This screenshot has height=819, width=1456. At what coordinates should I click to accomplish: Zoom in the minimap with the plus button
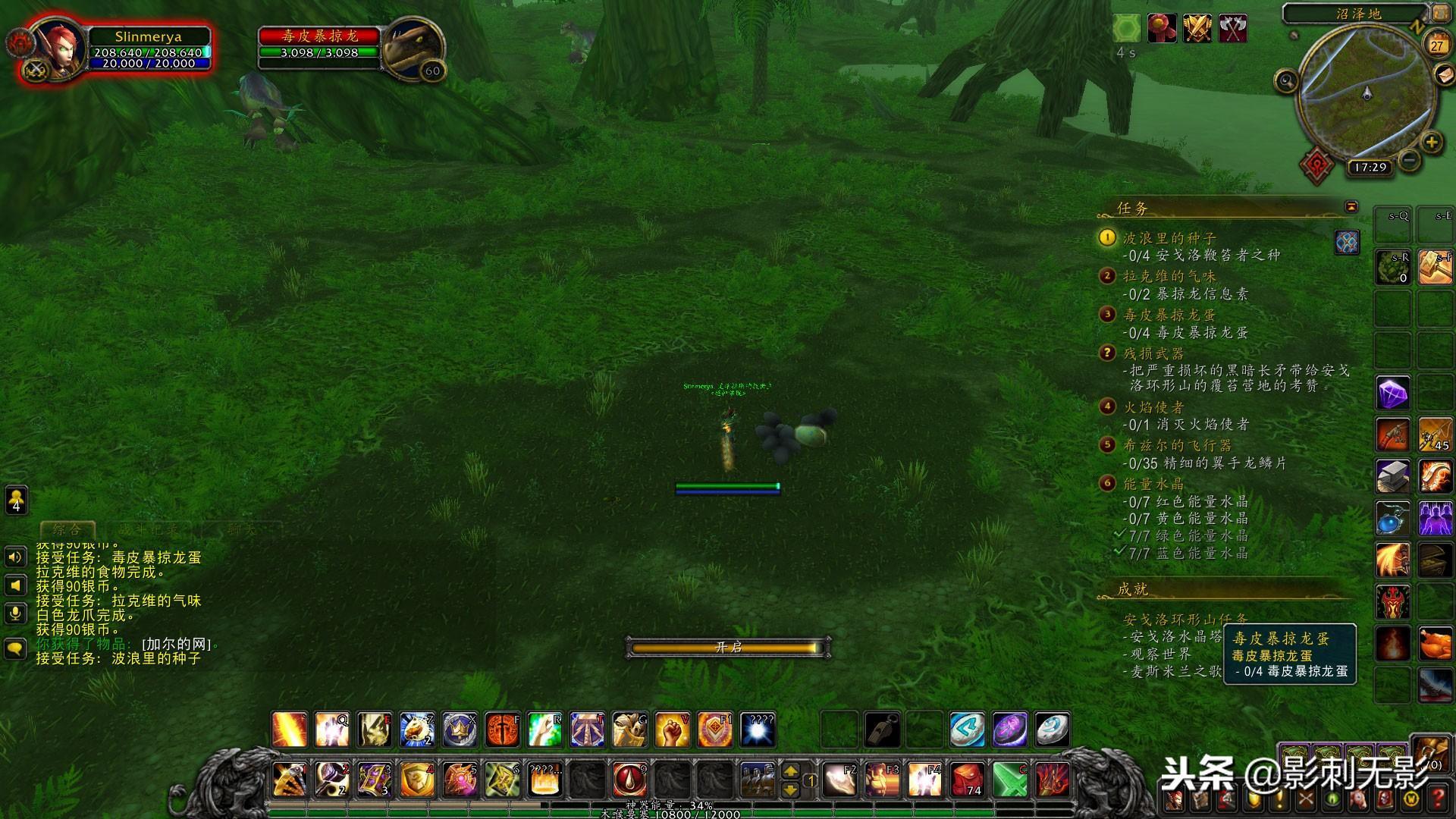pyautogui.click(x=1431, y=142)
